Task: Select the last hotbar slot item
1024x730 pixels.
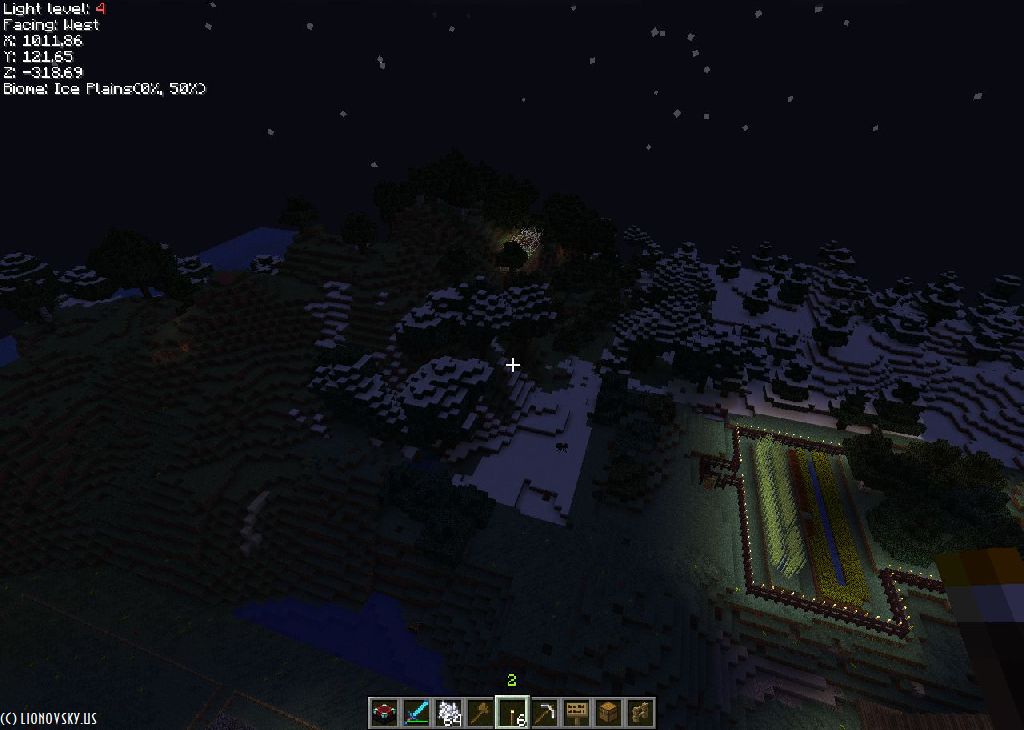Action: [x=640, y=712]
